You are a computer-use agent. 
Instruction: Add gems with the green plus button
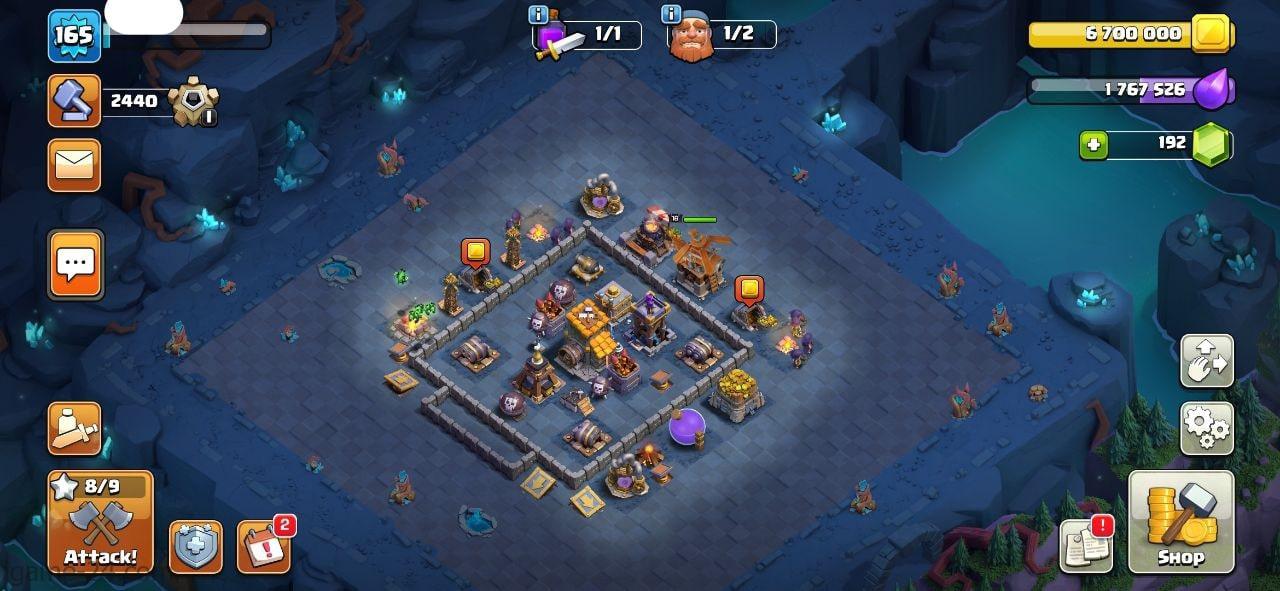coord(1094,146)
